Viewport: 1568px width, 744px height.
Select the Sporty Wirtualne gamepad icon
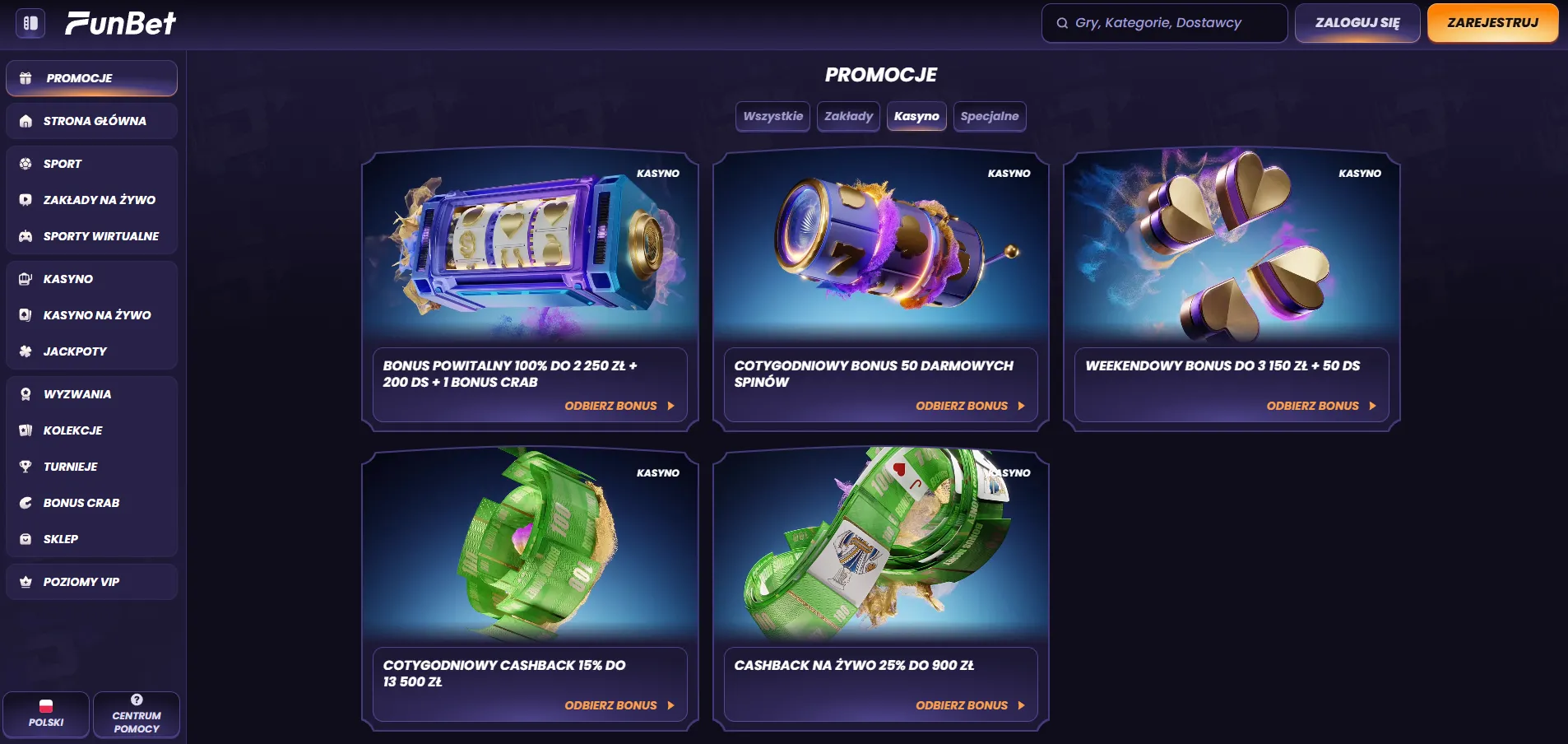pyautogui.click(x=26, y=236)
